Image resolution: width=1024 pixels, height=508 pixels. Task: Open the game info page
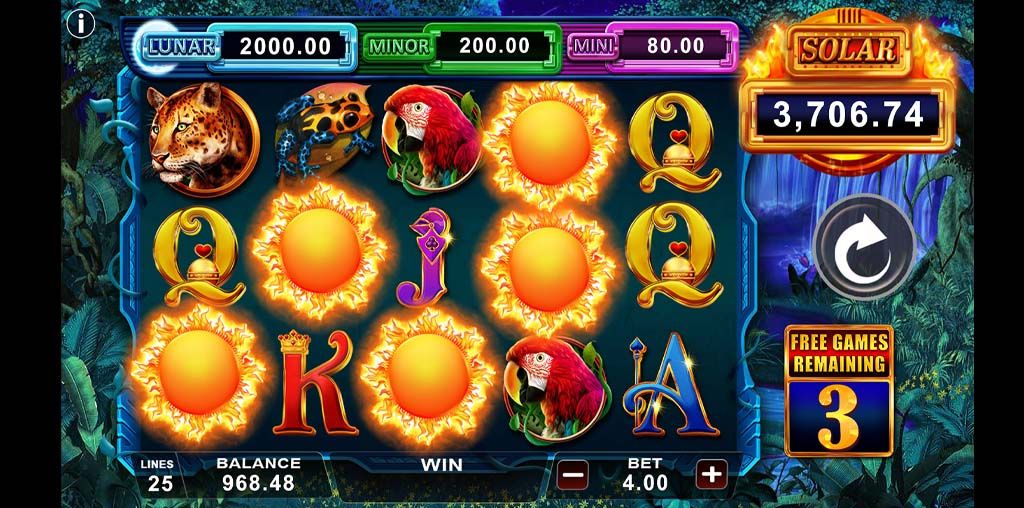pos(80,23)
